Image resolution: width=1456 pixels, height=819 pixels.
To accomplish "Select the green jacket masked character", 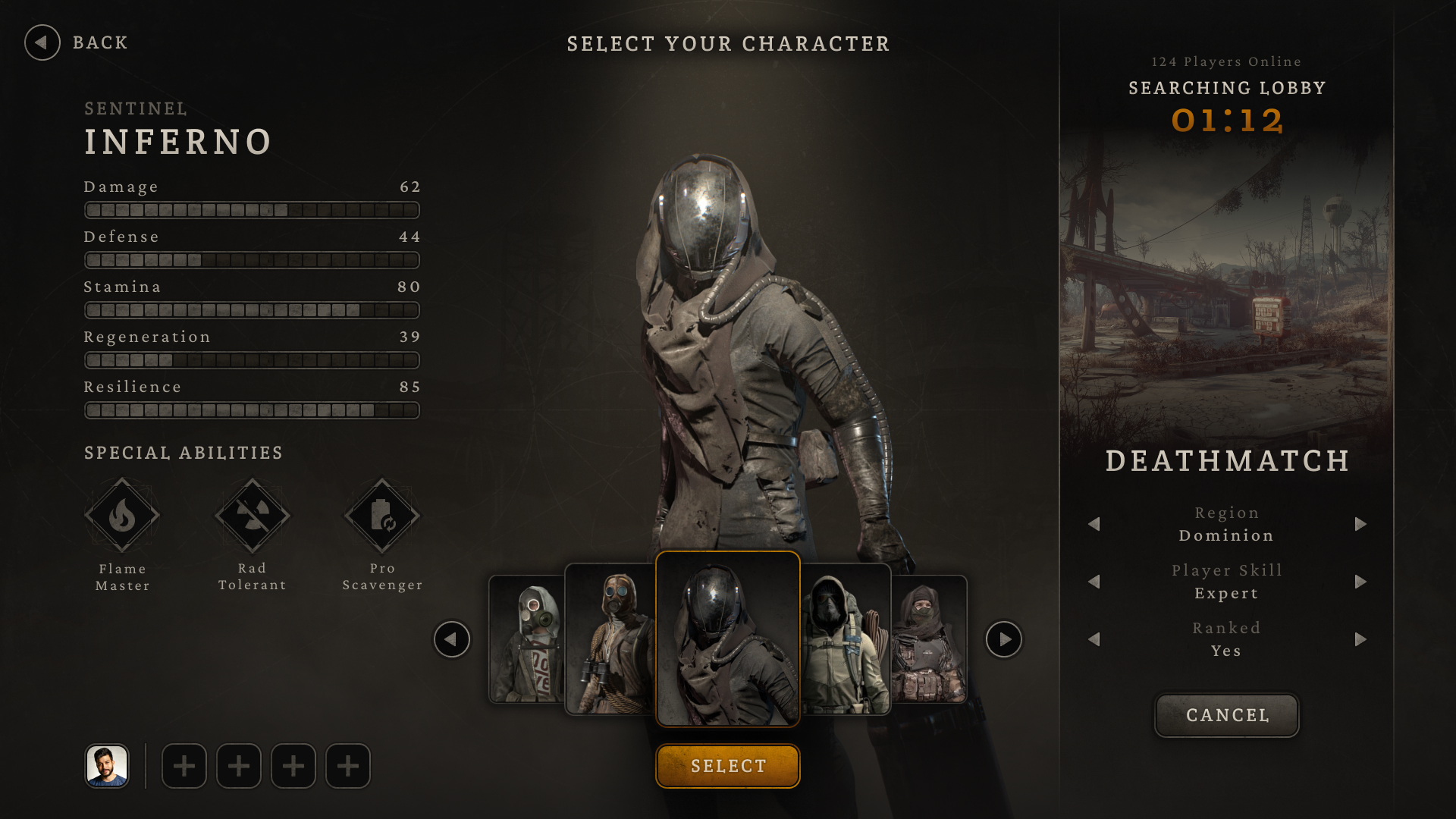I will [x=846, y=639].
